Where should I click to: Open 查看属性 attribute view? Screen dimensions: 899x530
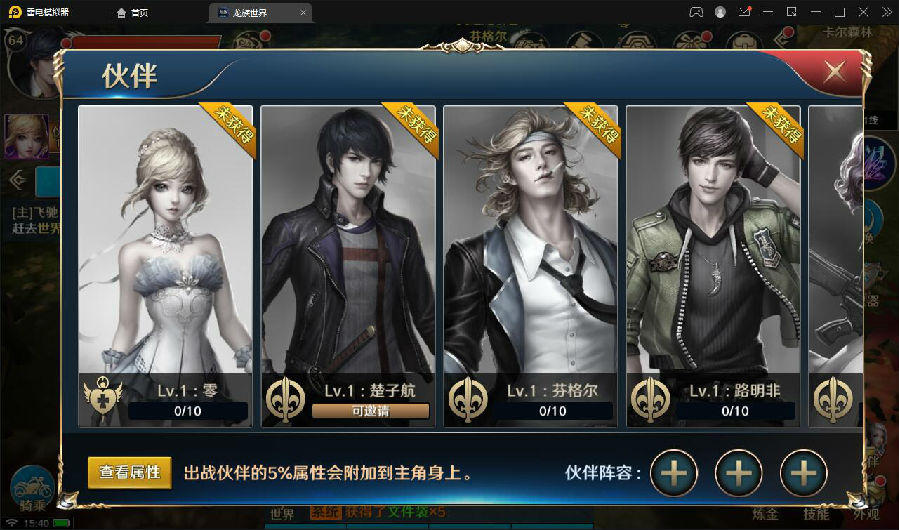129,472
